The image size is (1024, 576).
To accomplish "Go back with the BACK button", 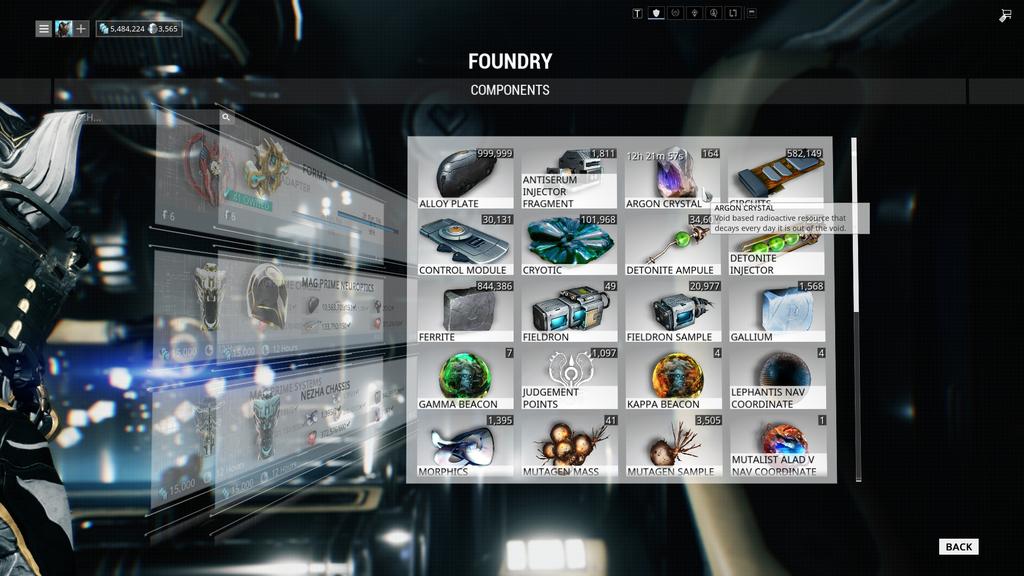I will pos(958,546).
